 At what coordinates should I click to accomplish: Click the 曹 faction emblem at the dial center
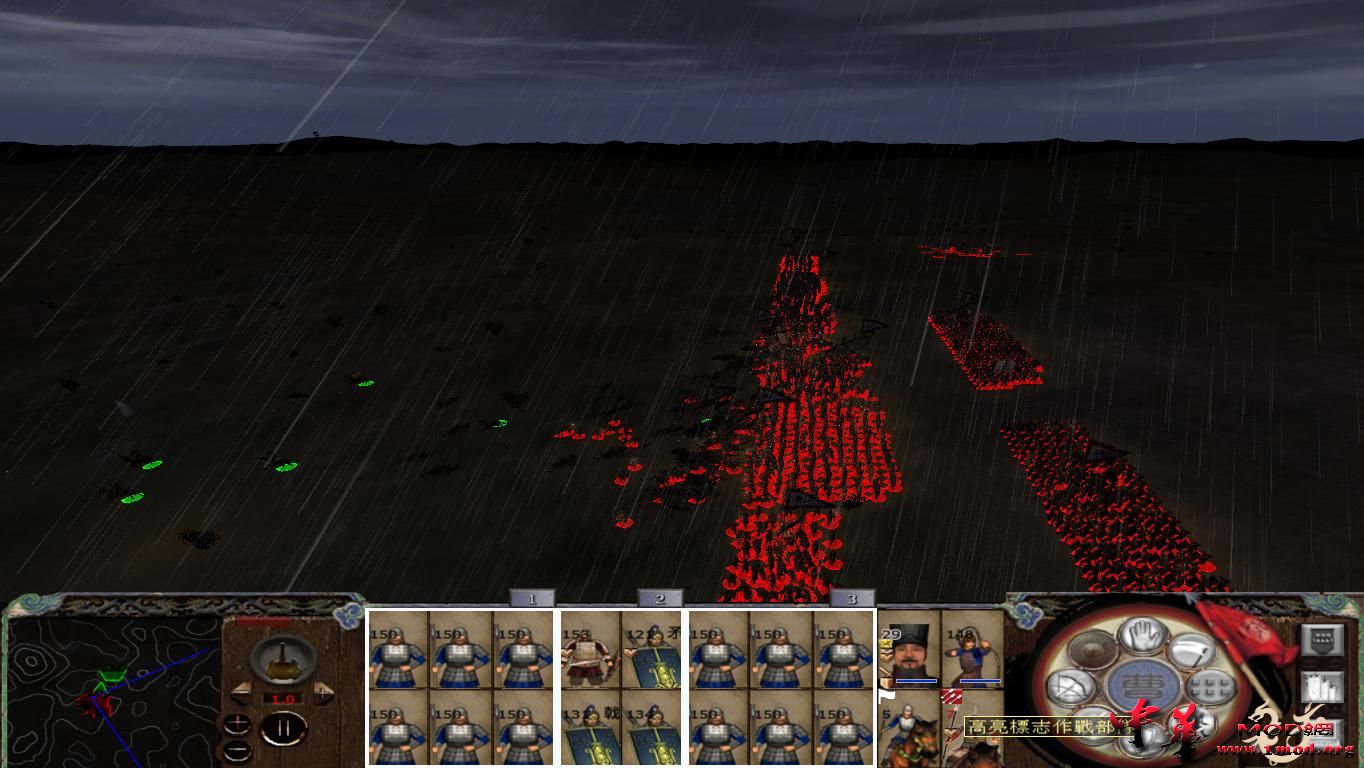pos(1144,683)
